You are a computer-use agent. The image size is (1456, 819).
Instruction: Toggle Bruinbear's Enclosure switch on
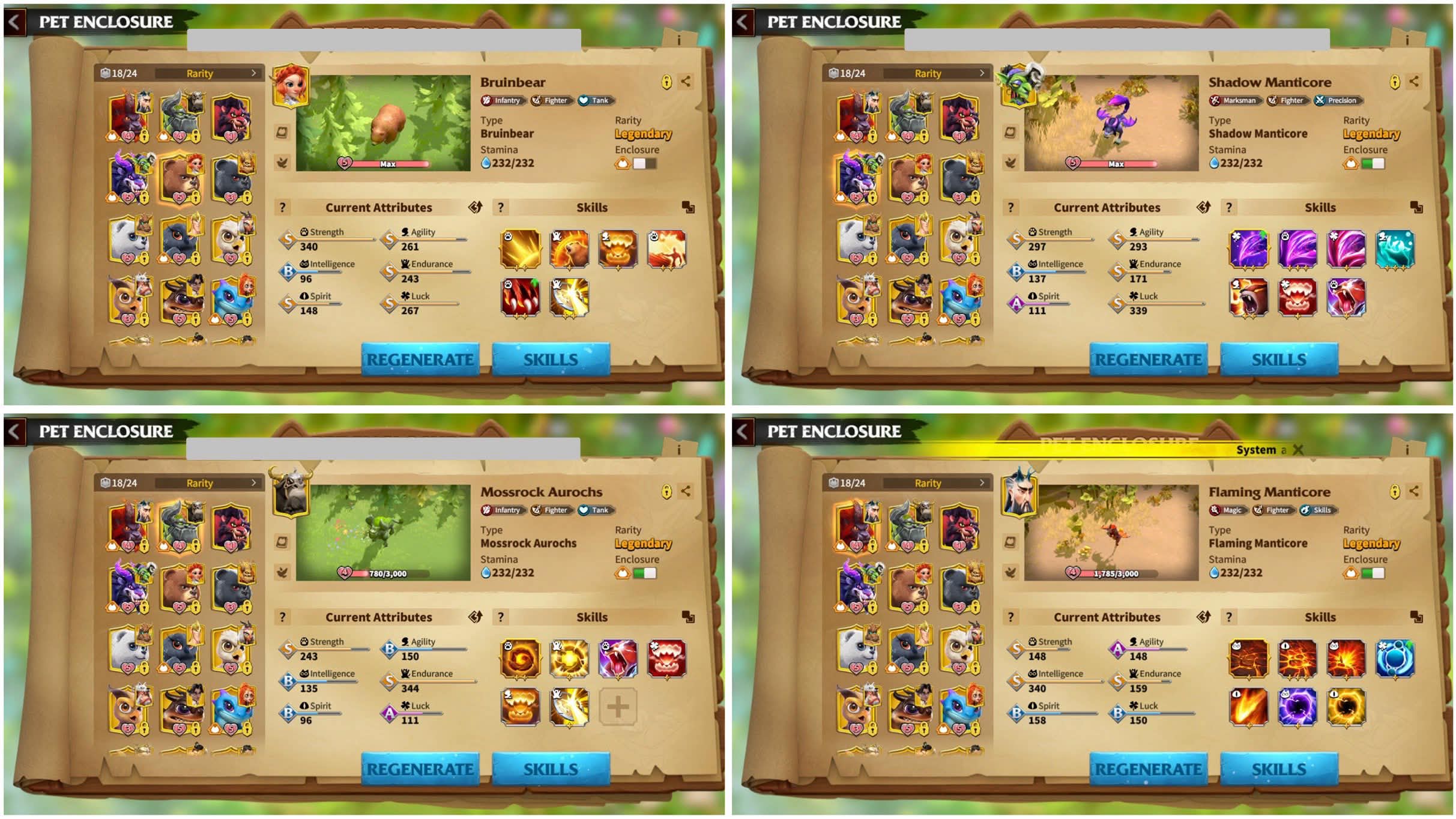644,163
